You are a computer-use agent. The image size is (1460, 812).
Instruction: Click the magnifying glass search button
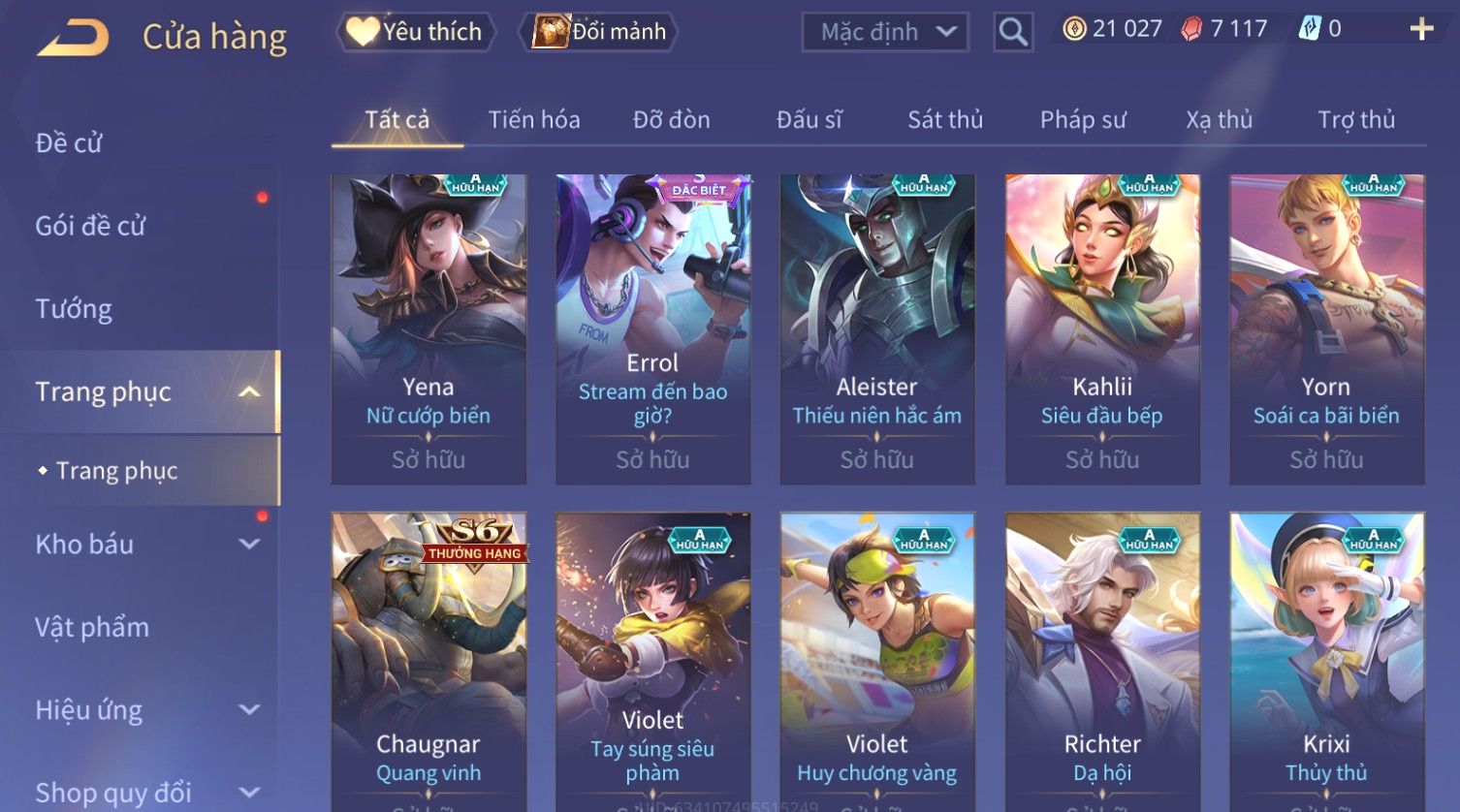pyautogui.click(x=1013, y=32)
